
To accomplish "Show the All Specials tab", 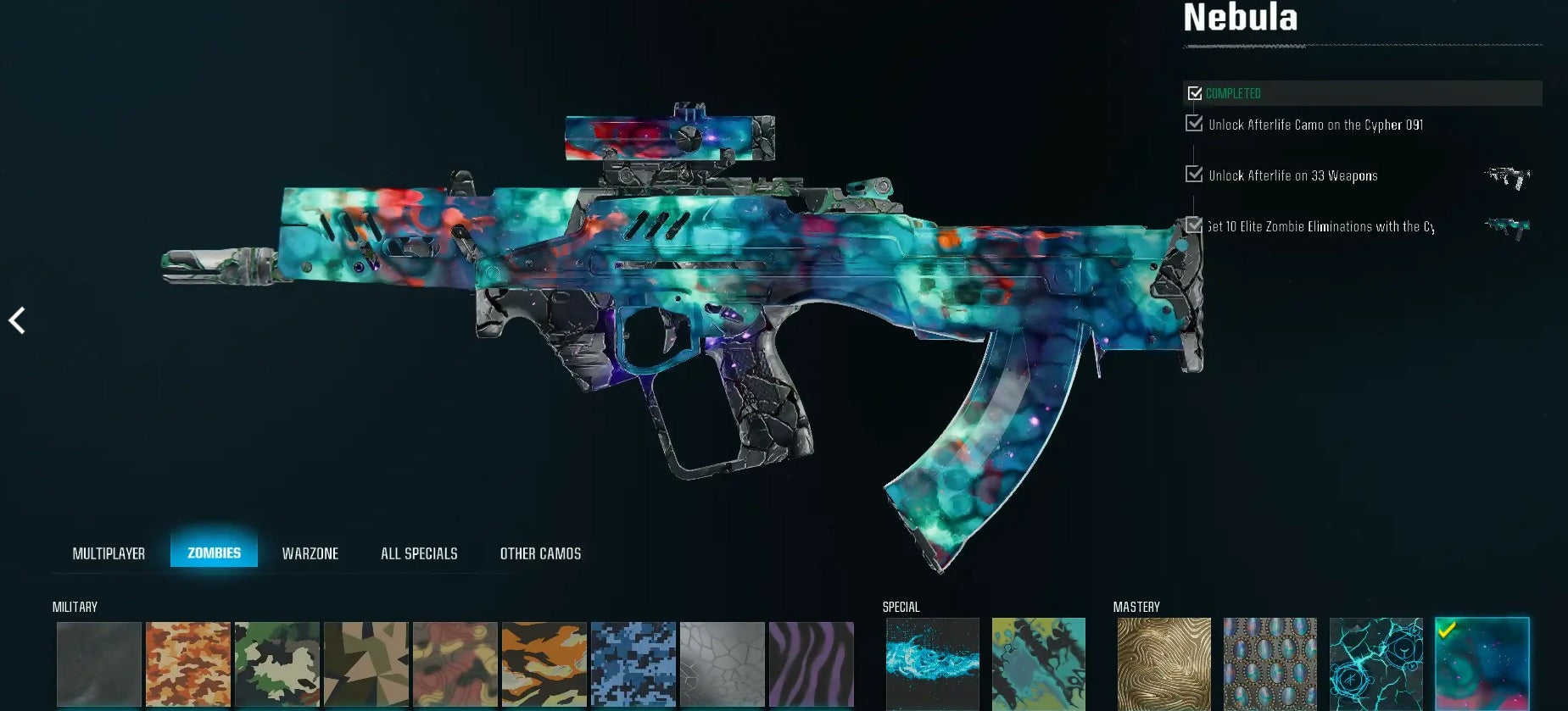I will click(x=419, y=553).
